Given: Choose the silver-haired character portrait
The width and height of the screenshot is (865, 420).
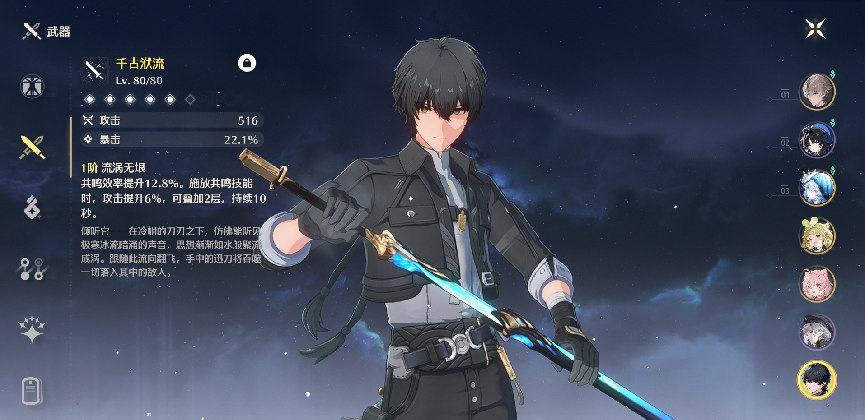Looking at the screenshot, I should coord(816,332).
